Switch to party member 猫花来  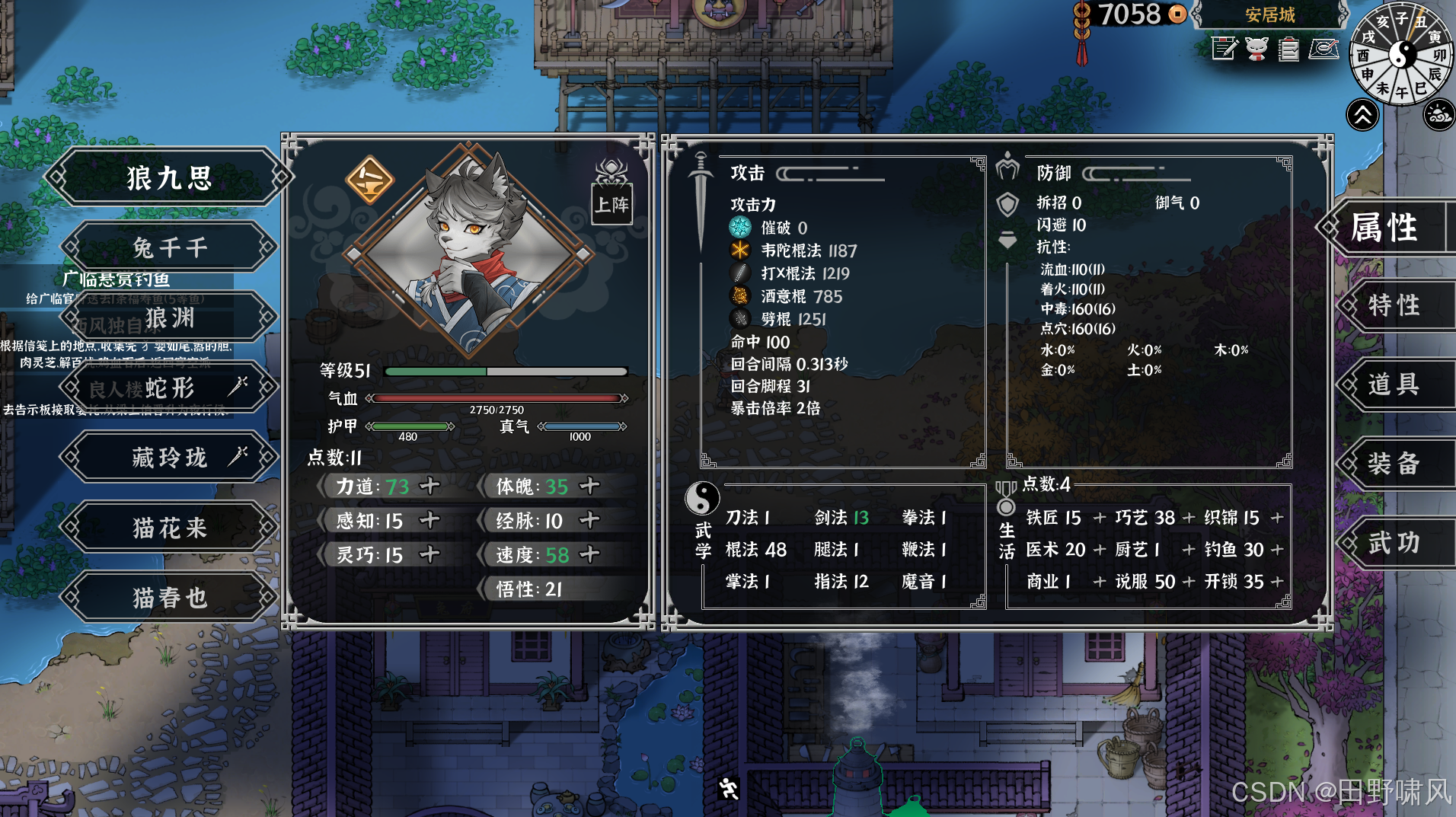click(169, 527)
